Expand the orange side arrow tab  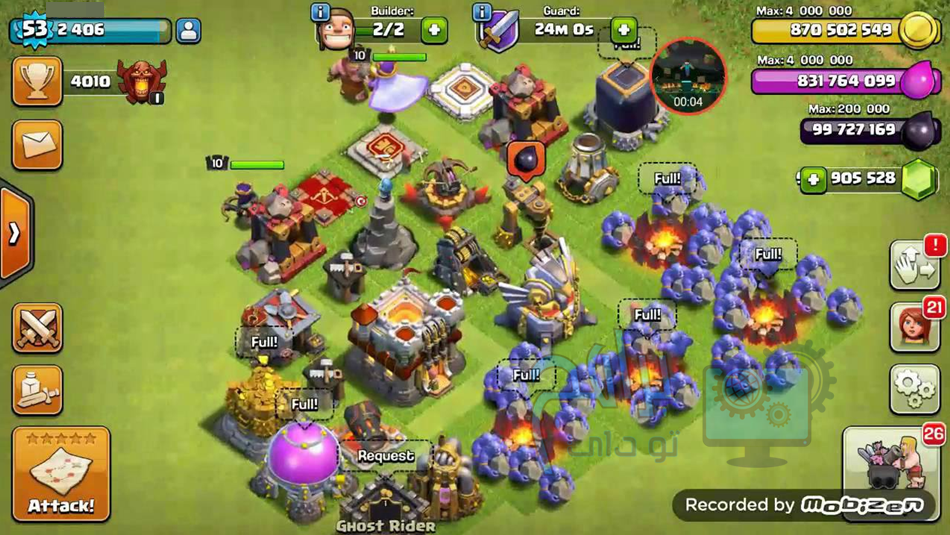point(15,233)
